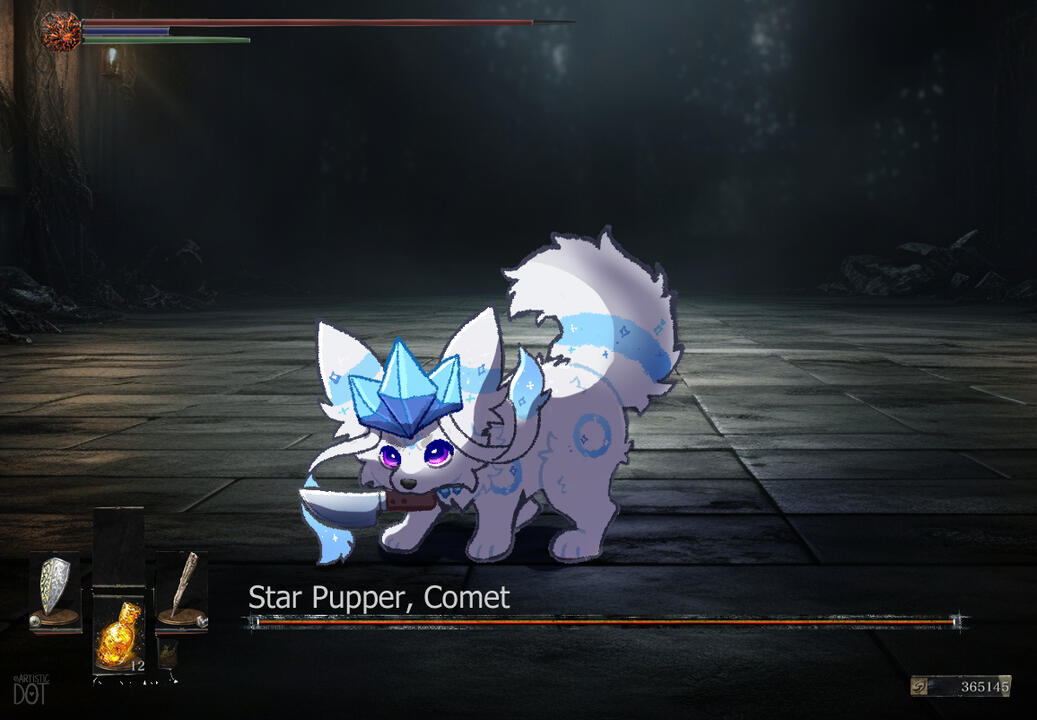Image resolution: width=1037 pixels, height=720 pixels.
Task: Click the ember status icon beside the health bar
Action: pyautogui.click(x=60, y=31)
